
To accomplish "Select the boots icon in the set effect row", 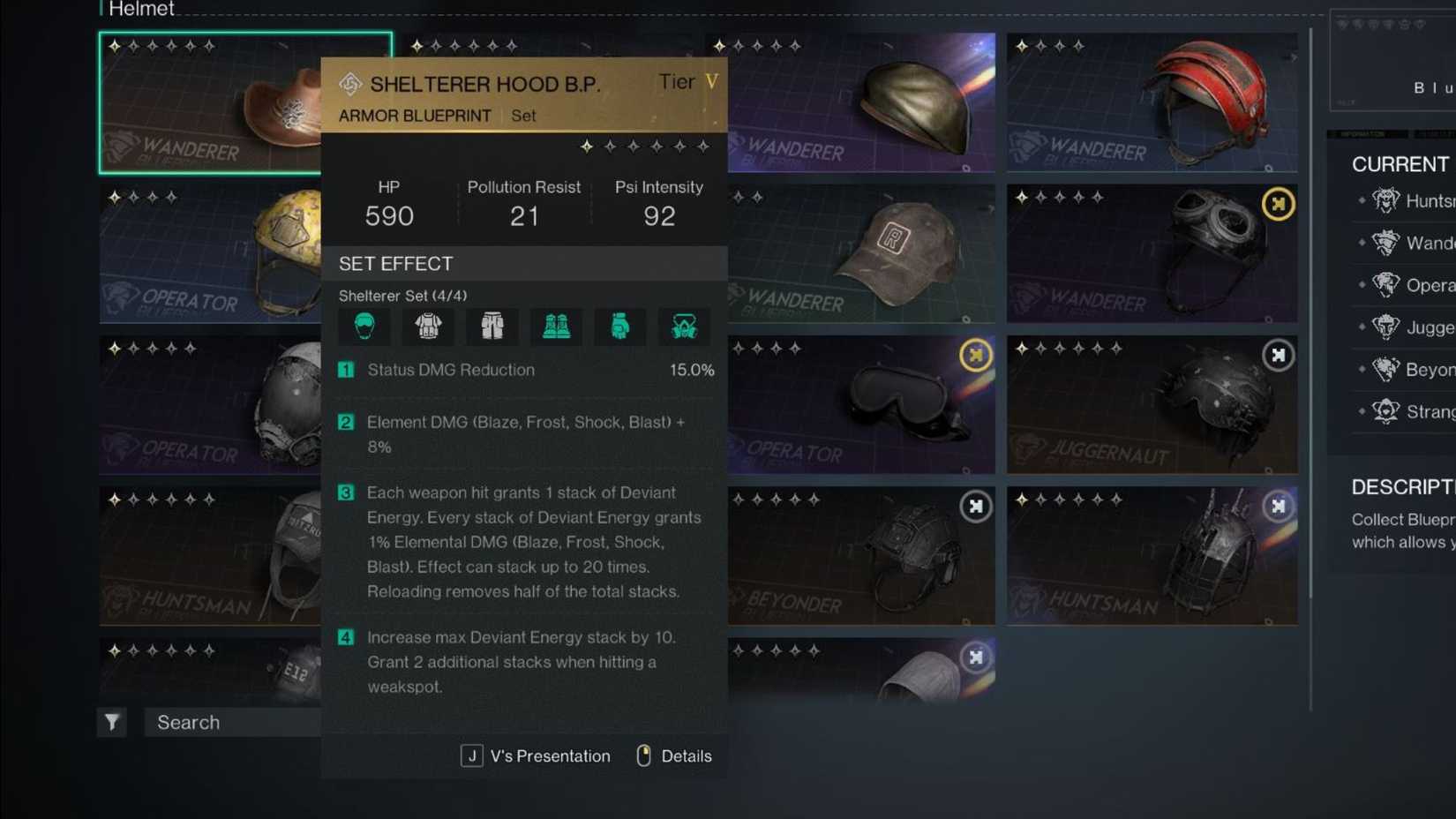I will pos(556,327).
